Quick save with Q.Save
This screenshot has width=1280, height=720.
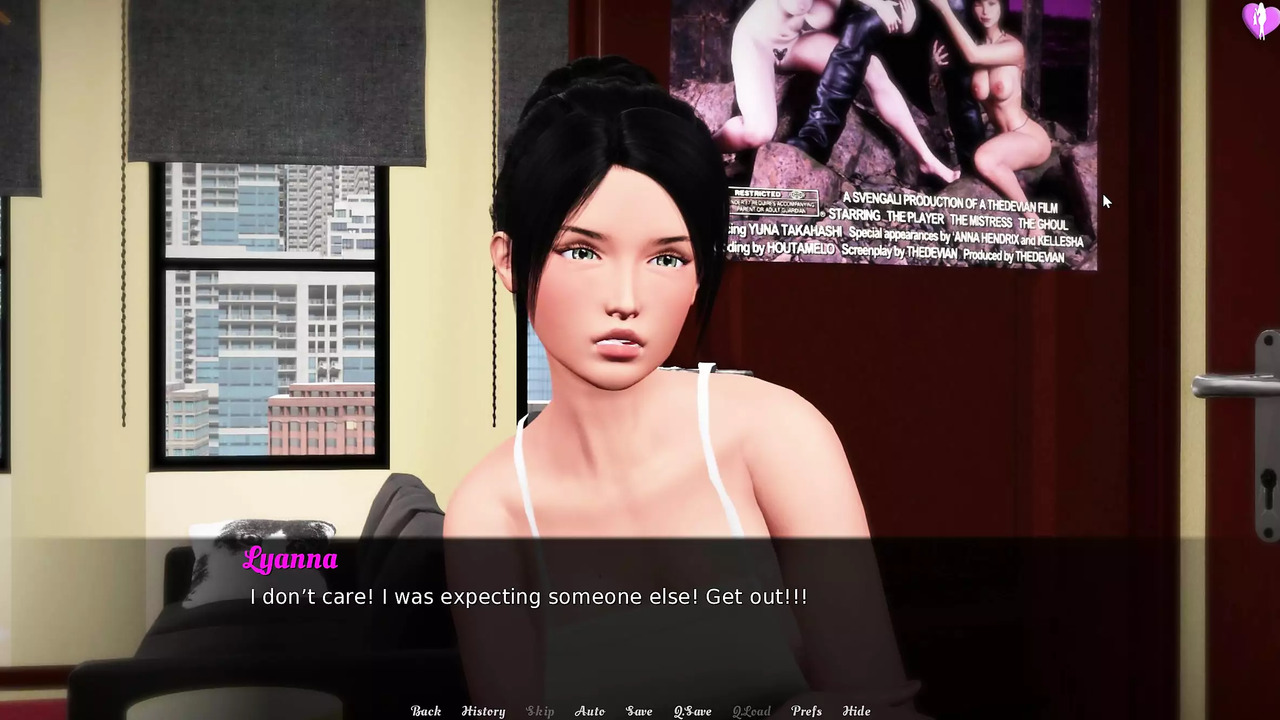[692, 711]
